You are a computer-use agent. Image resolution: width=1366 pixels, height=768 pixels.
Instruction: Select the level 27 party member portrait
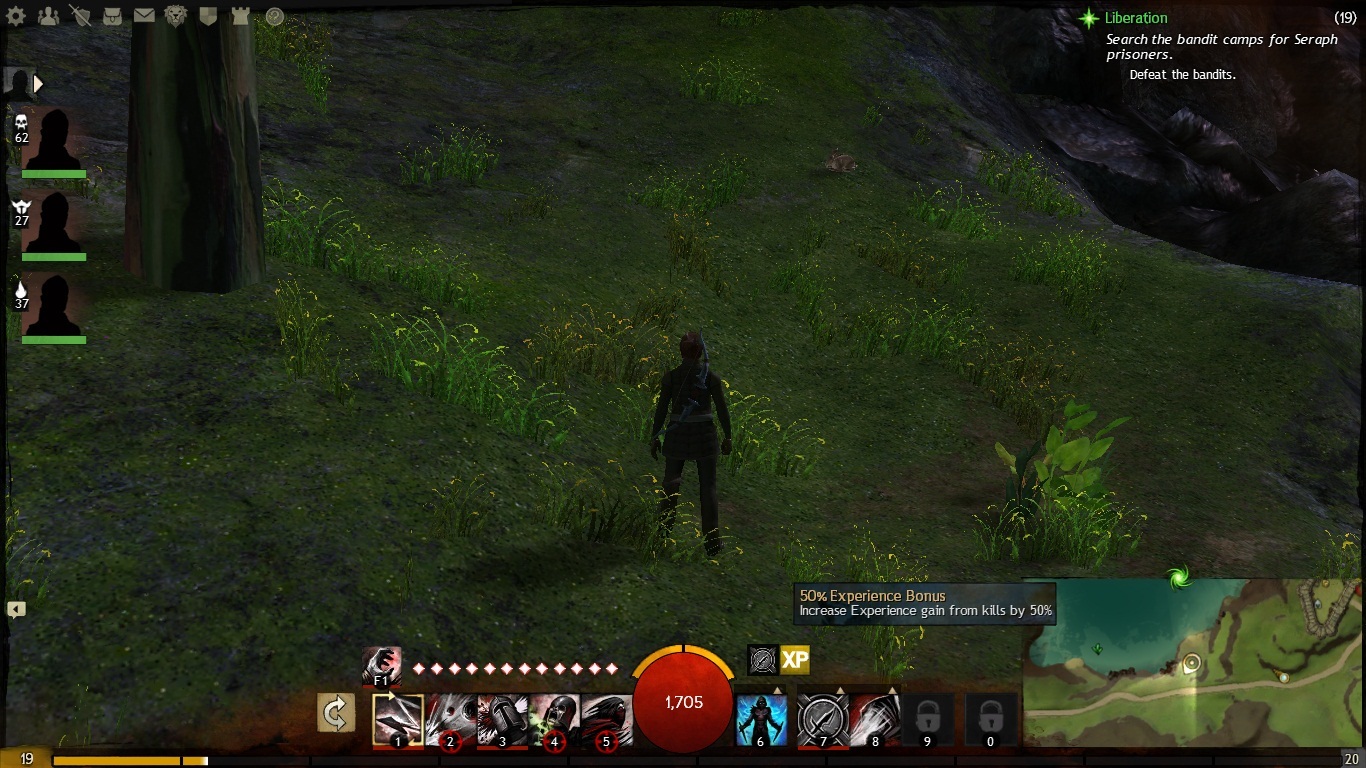point(52,223)
